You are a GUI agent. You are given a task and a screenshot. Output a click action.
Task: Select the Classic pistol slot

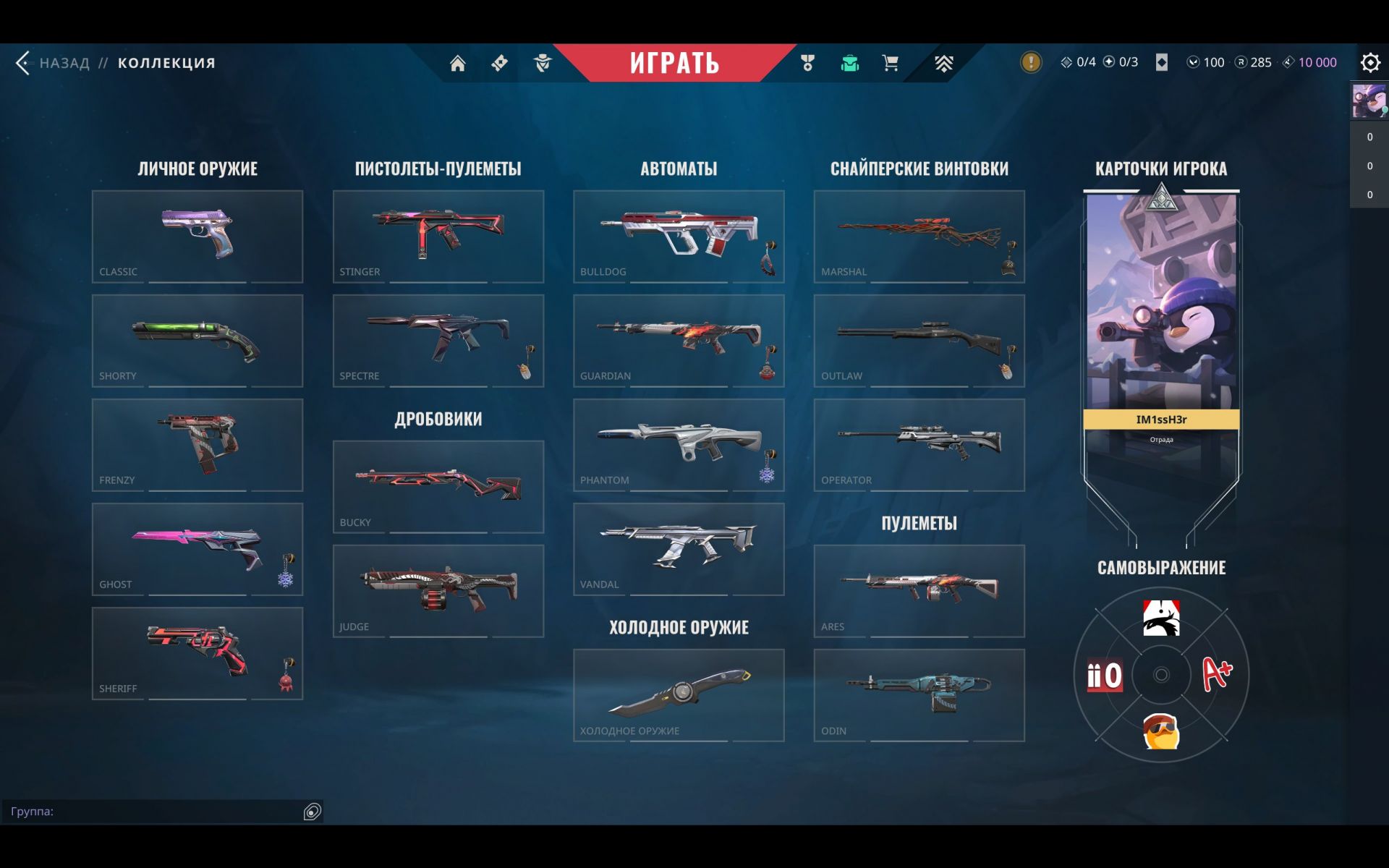click(197, 236)
